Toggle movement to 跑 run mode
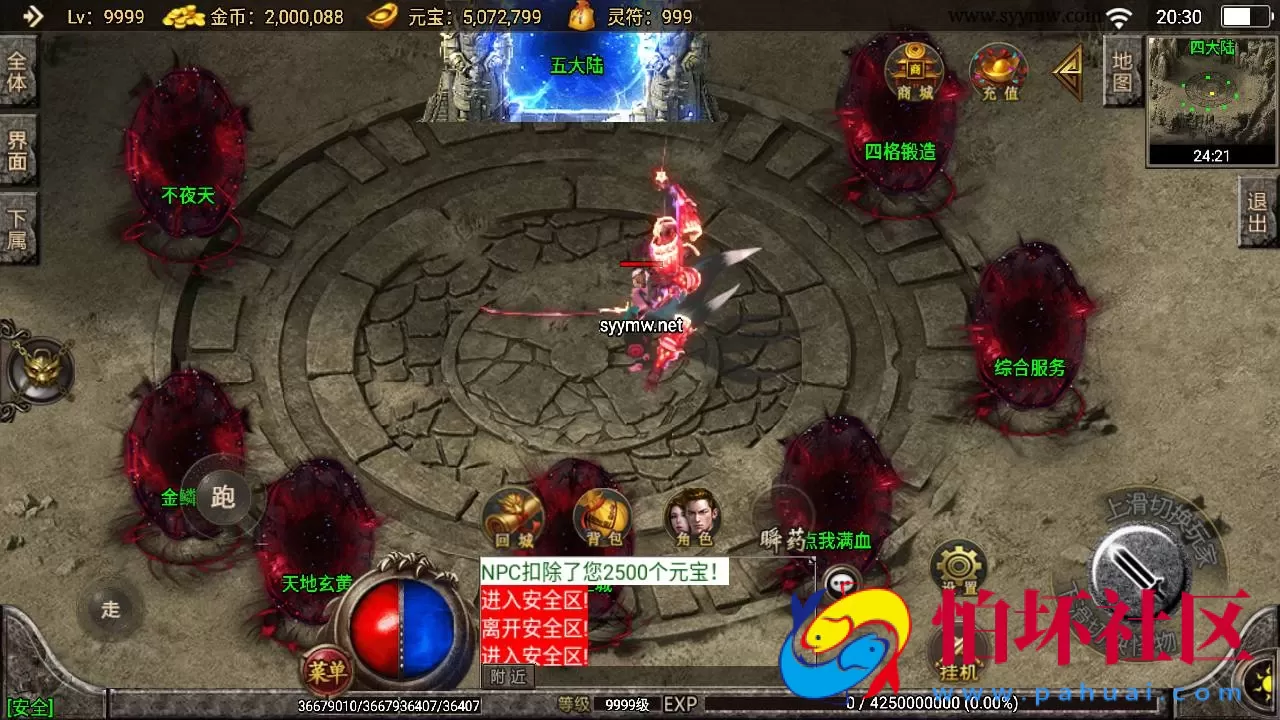This screenshot has height=720, width=1280. click(x=225, y=495)
